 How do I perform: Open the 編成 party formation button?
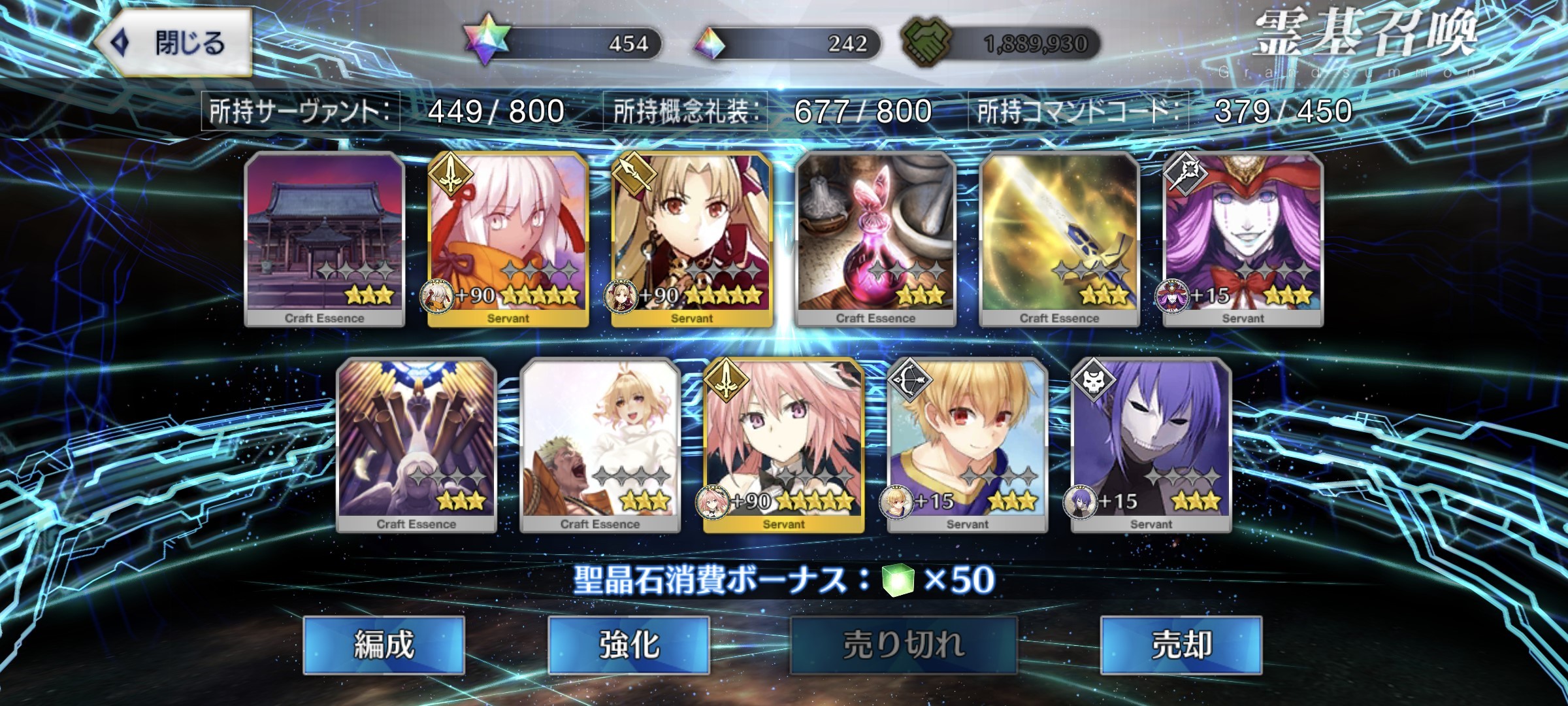pyautogui.click(x=384, y=645)
